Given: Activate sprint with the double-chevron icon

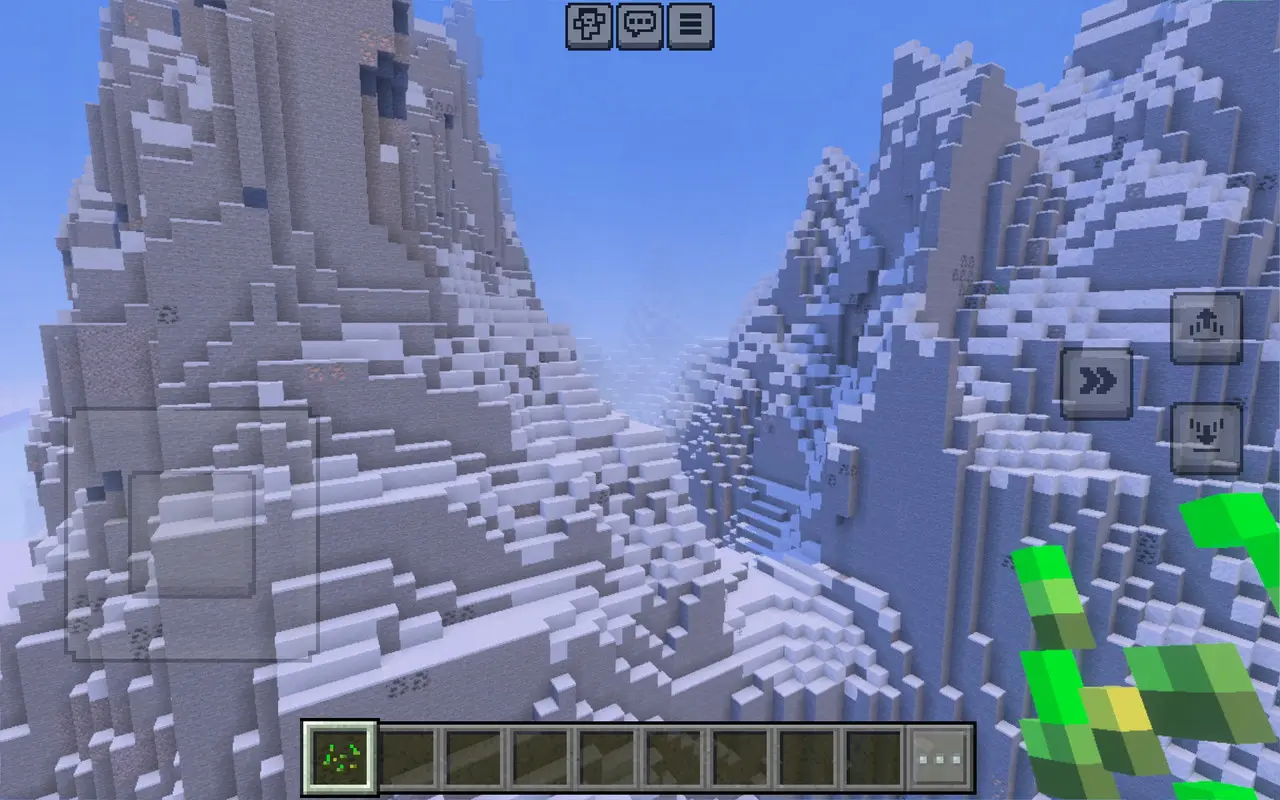Looking at the screenshot, I should 1100,380.
